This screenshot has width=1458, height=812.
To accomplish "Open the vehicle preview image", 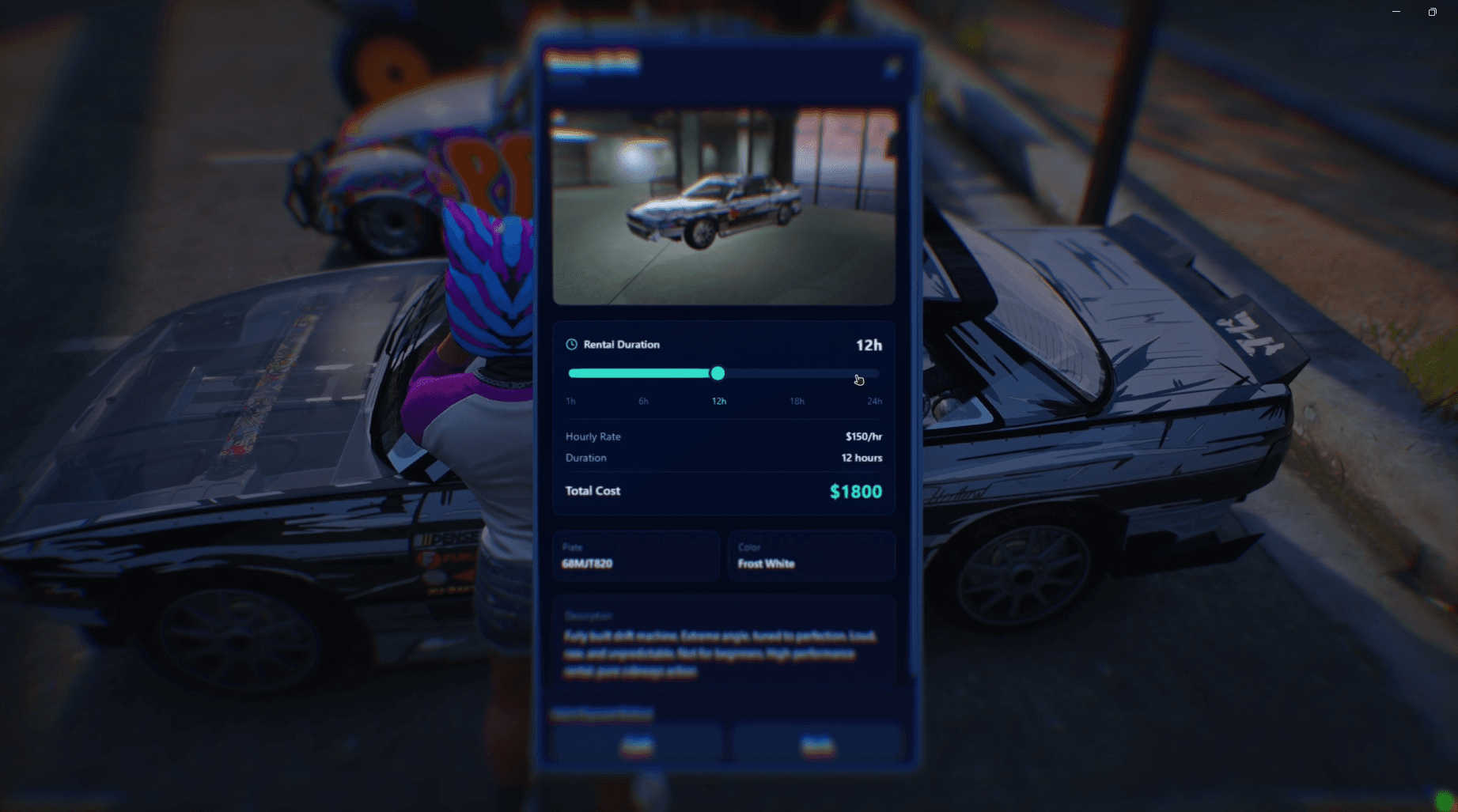I will pyautogui.click(x=724, y=204).
